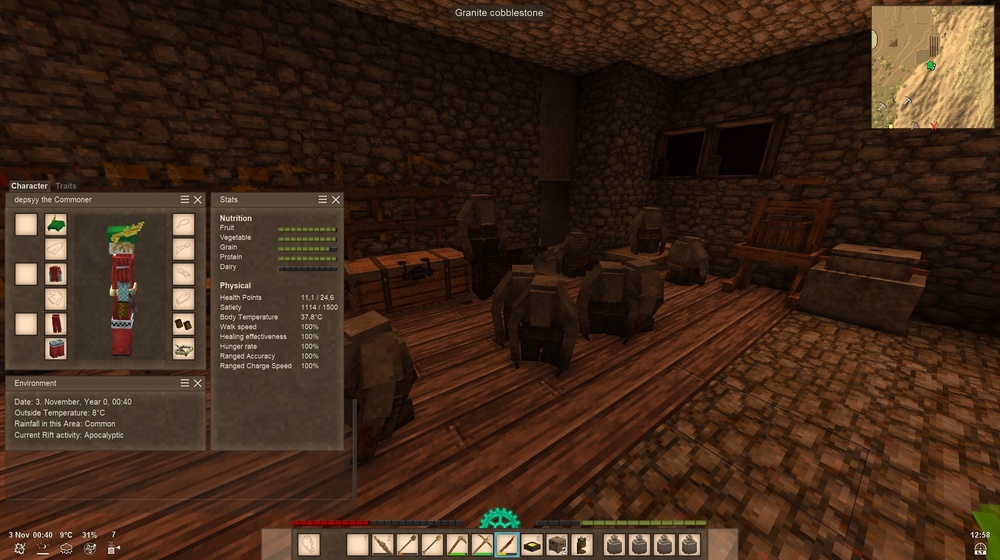Close the character equipment window
The image size is (1000, 560).
pyautogui.click(x=198, y=200)
